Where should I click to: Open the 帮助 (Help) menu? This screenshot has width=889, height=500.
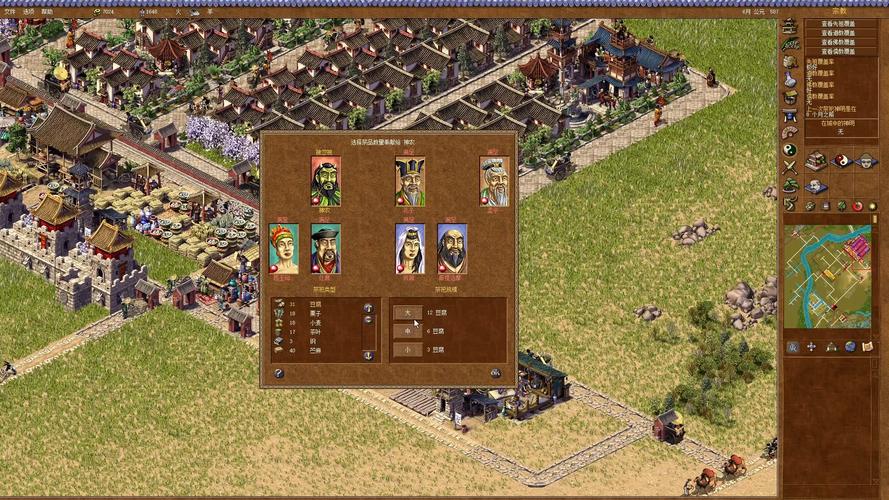coord(48,11)
